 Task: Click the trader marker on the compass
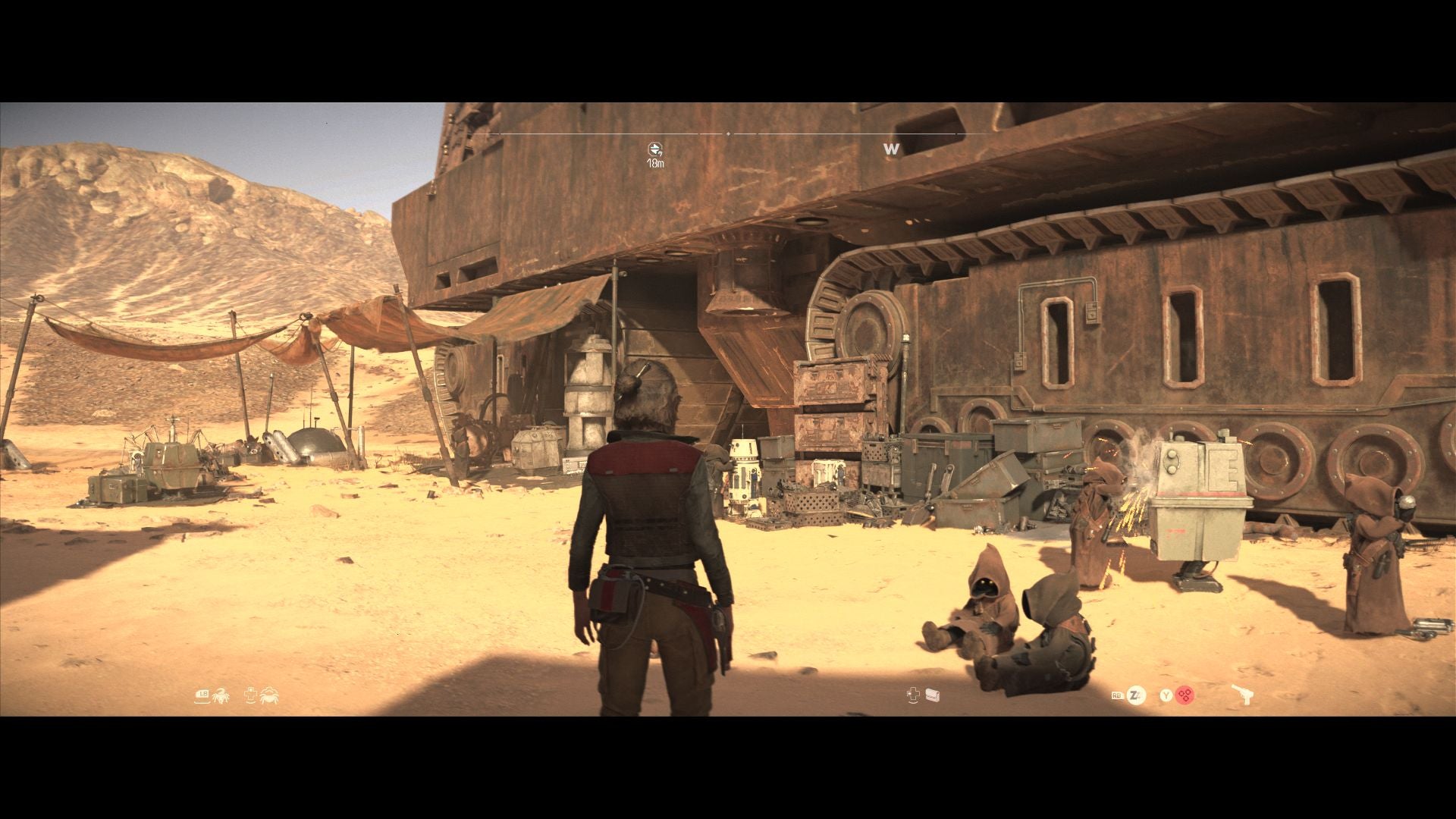[655, 149]
